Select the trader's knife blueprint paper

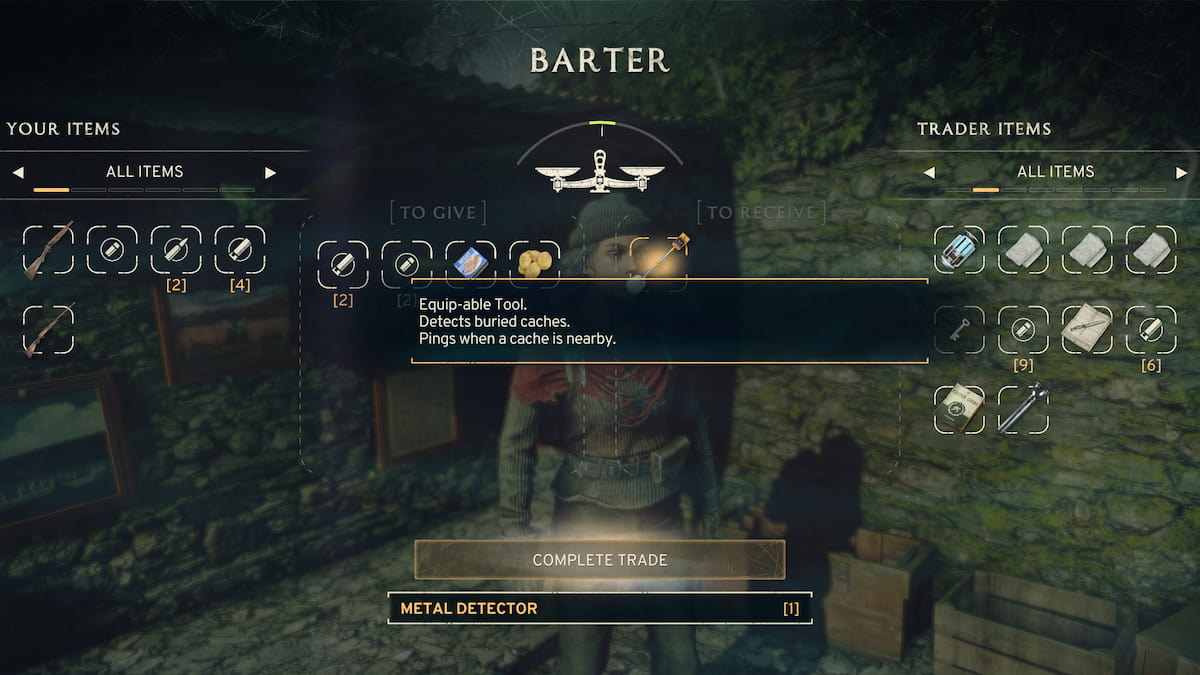pos(1087,330)
